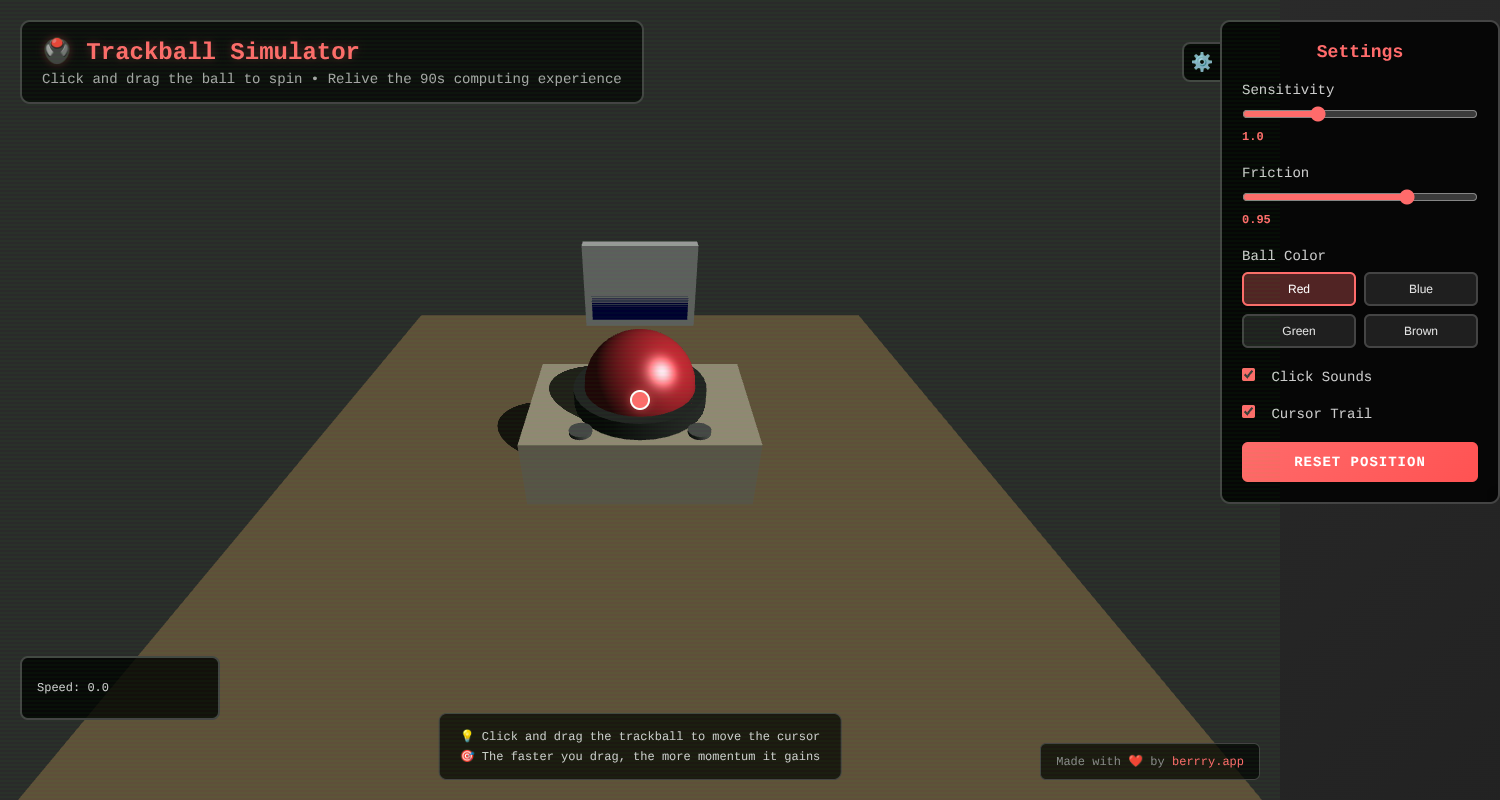Click the dartboard icon in the tip box
This screenshot has height=800, width=1500.
tap(467, 756)
